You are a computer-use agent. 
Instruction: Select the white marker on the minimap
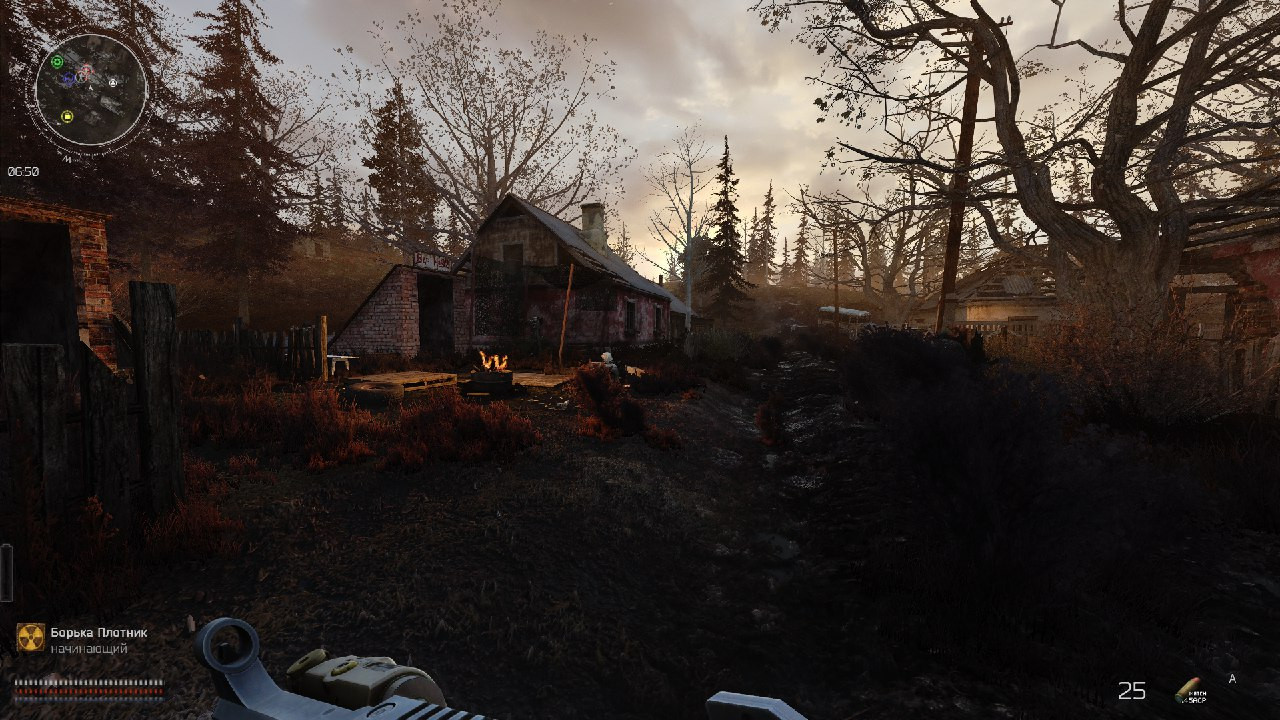pyautogui.click(x=113, y=82)
